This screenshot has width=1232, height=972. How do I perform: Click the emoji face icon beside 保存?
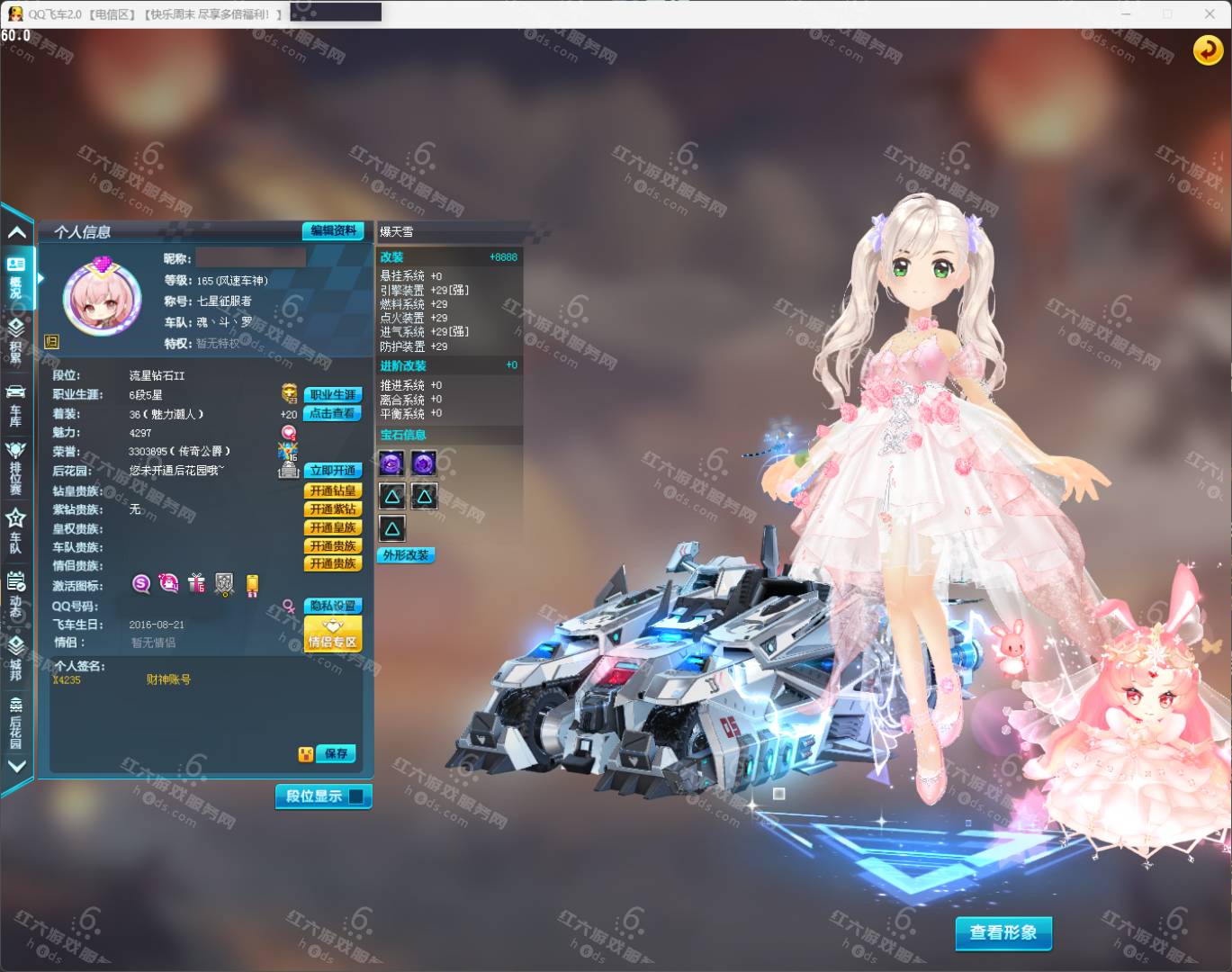(x=306, y=754)
